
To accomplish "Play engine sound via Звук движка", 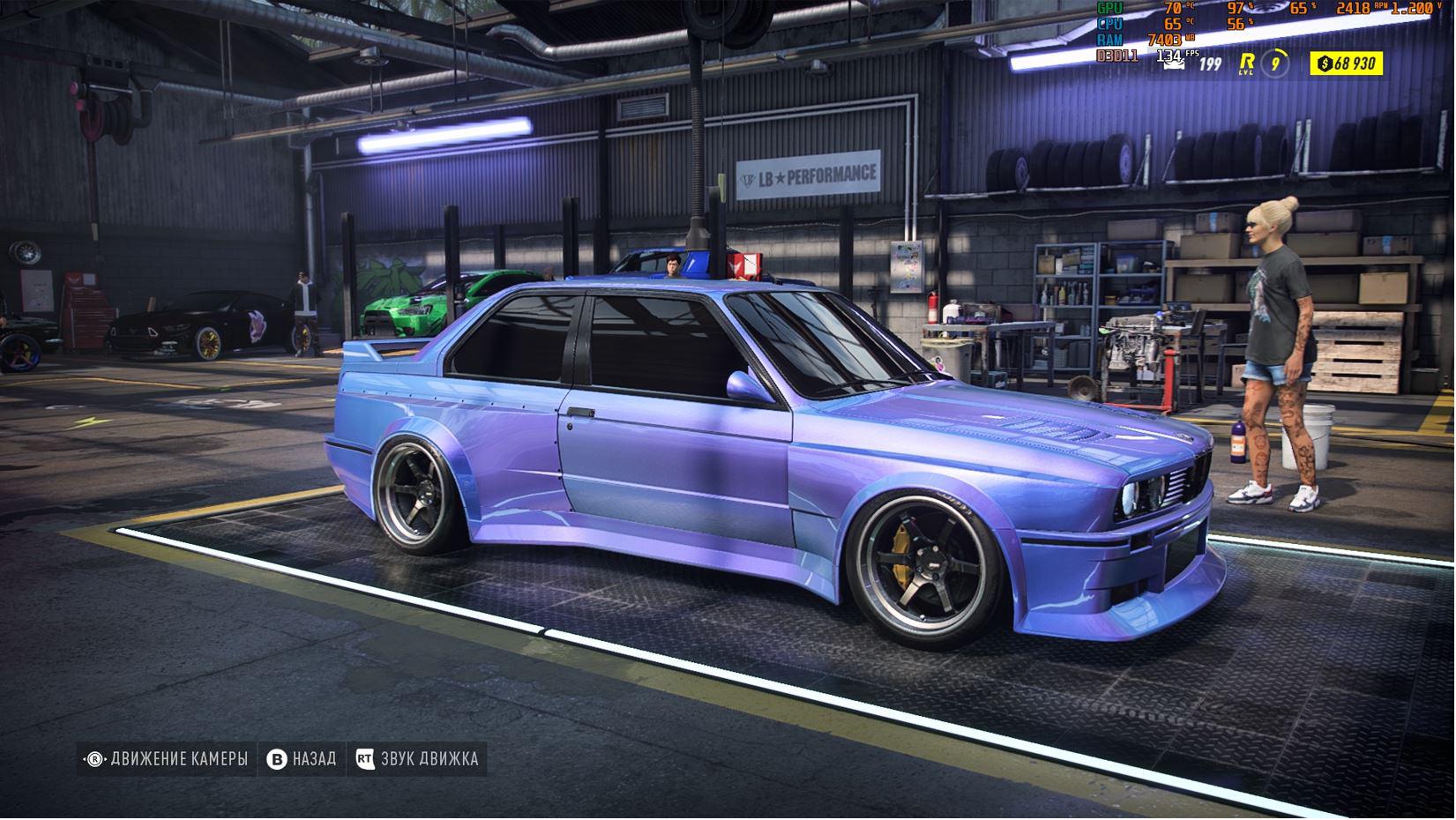I will click(417, 759).
